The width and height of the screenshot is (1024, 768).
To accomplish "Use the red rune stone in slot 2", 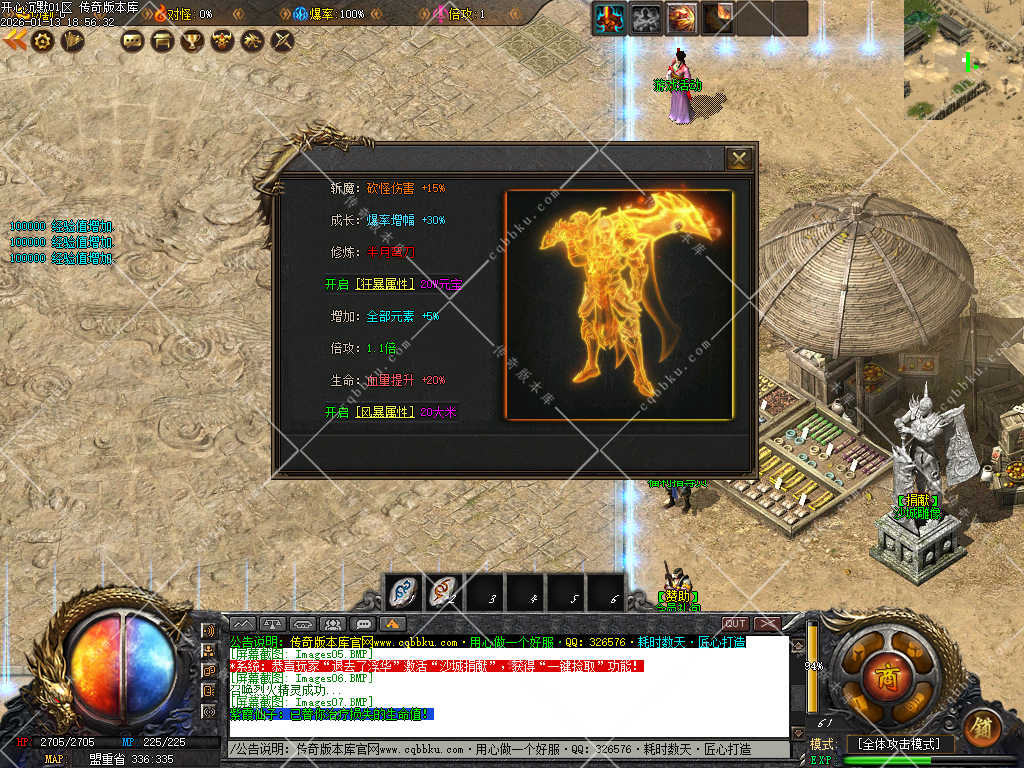I will pos(445,592).
